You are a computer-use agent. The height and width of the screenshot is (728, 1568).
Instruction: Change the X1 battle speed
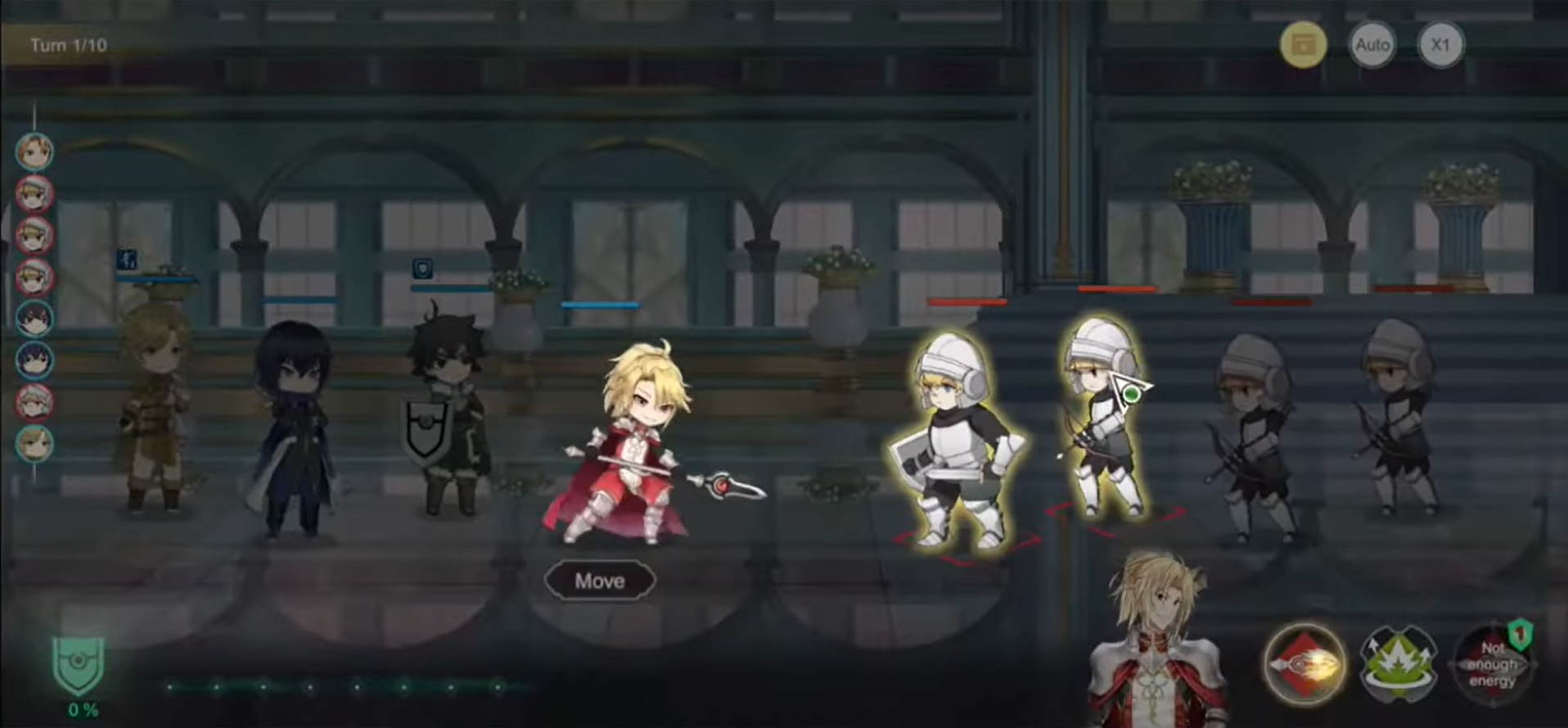tap(1440, 45)
